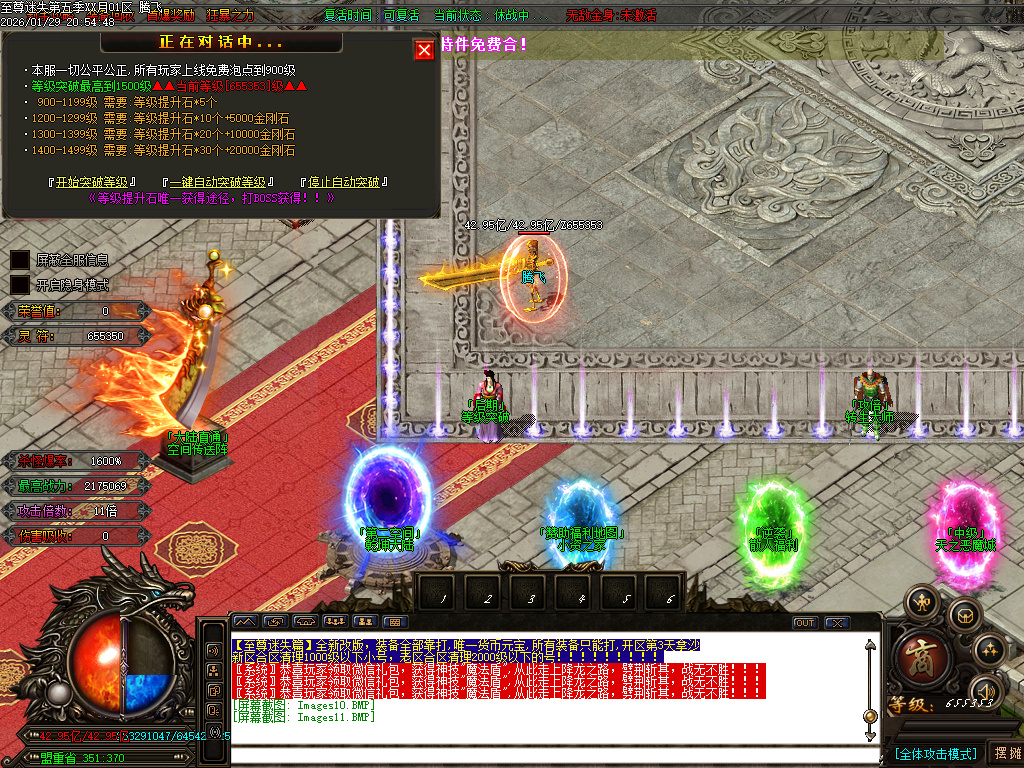1024x768 pixels.
Task: Open the 首爆奖励 top menu entry
Action: click(171, 16)
